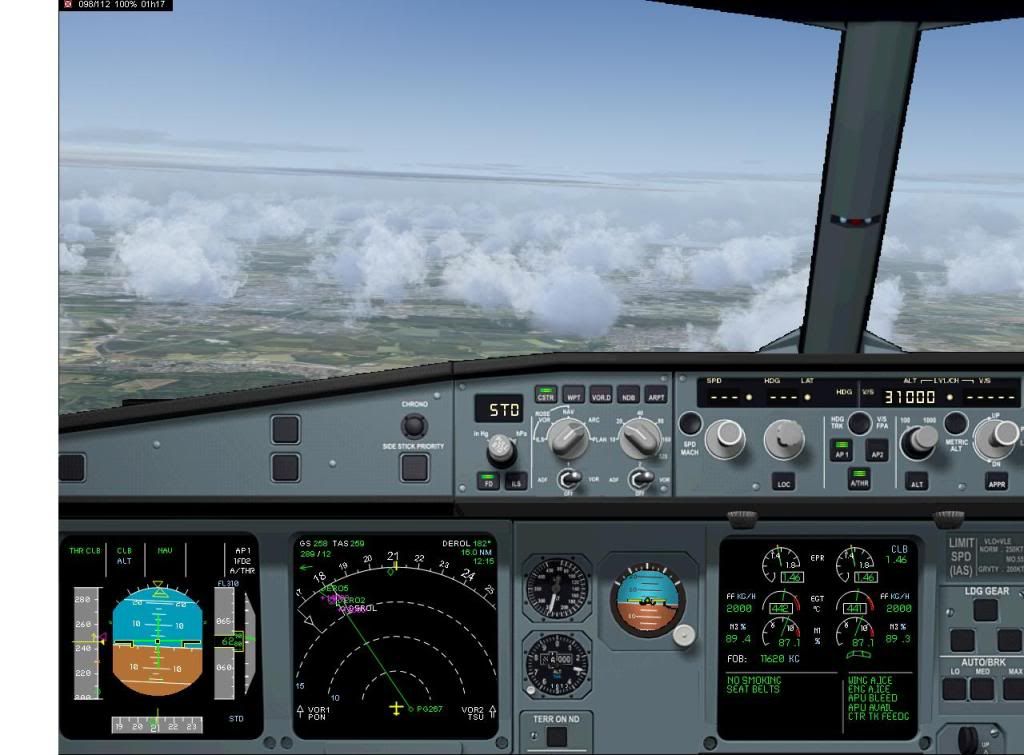Engage the AP2 autopilot button
This screenshot has width=1024, height=755.
(877, 452)
